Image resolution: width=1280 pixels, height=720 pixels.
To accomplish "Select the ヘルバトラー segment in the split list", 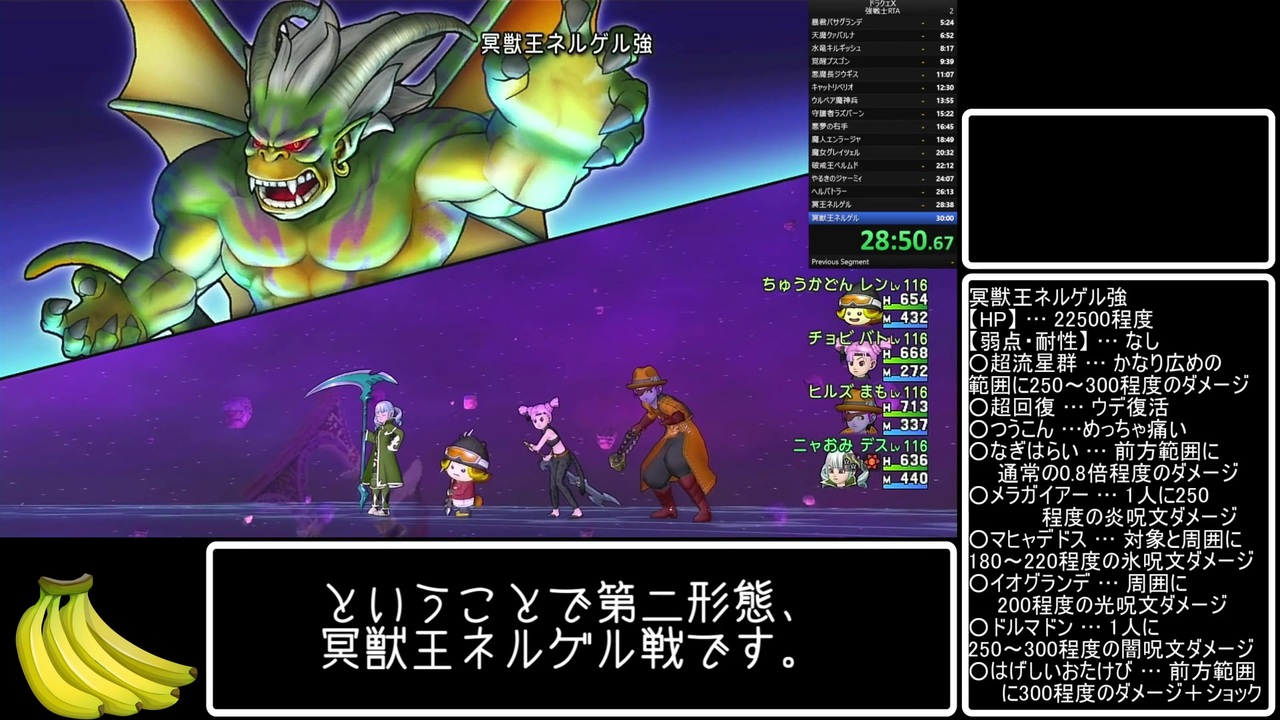I will [x=885, y=190].
